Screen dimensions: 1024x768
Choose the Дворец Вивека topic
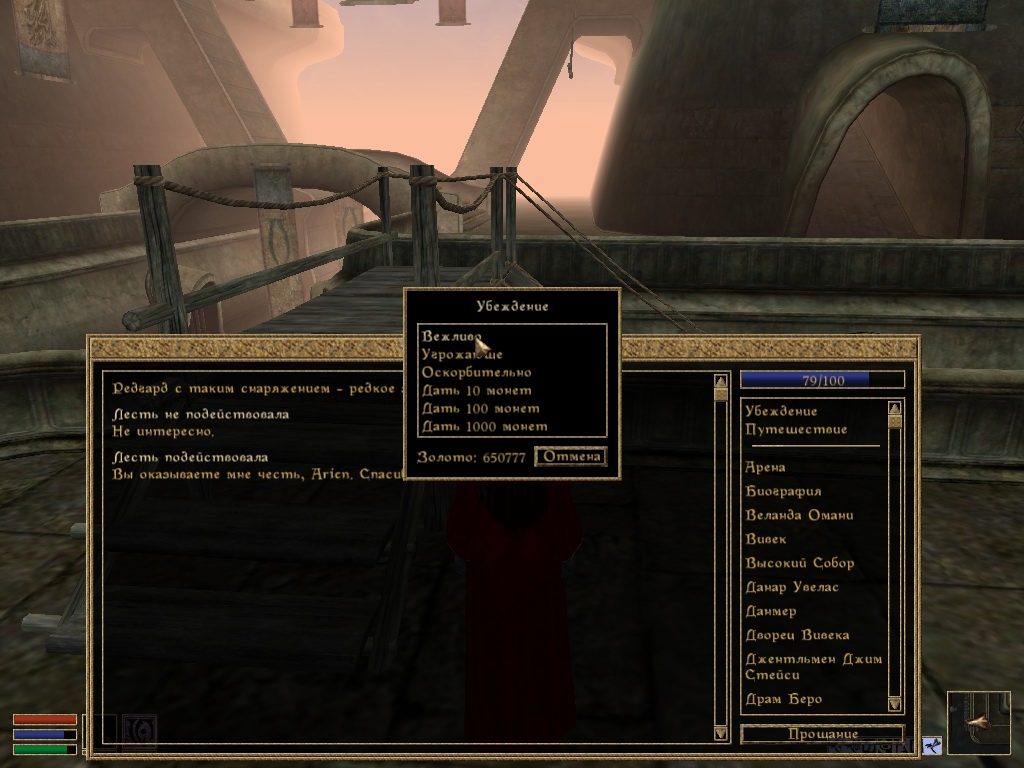[797, 635]
